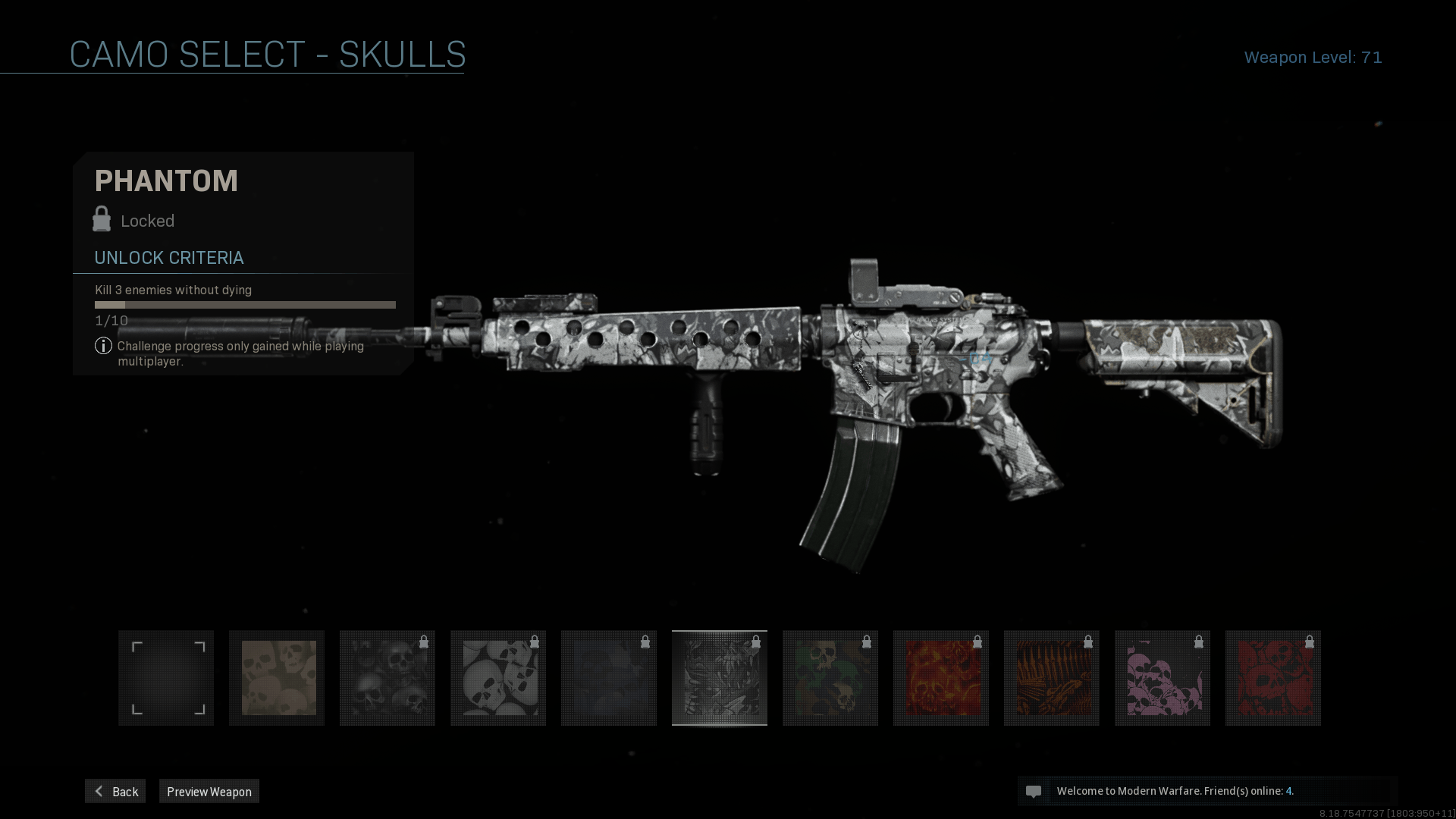Select the empty no-camo tile

166,678
